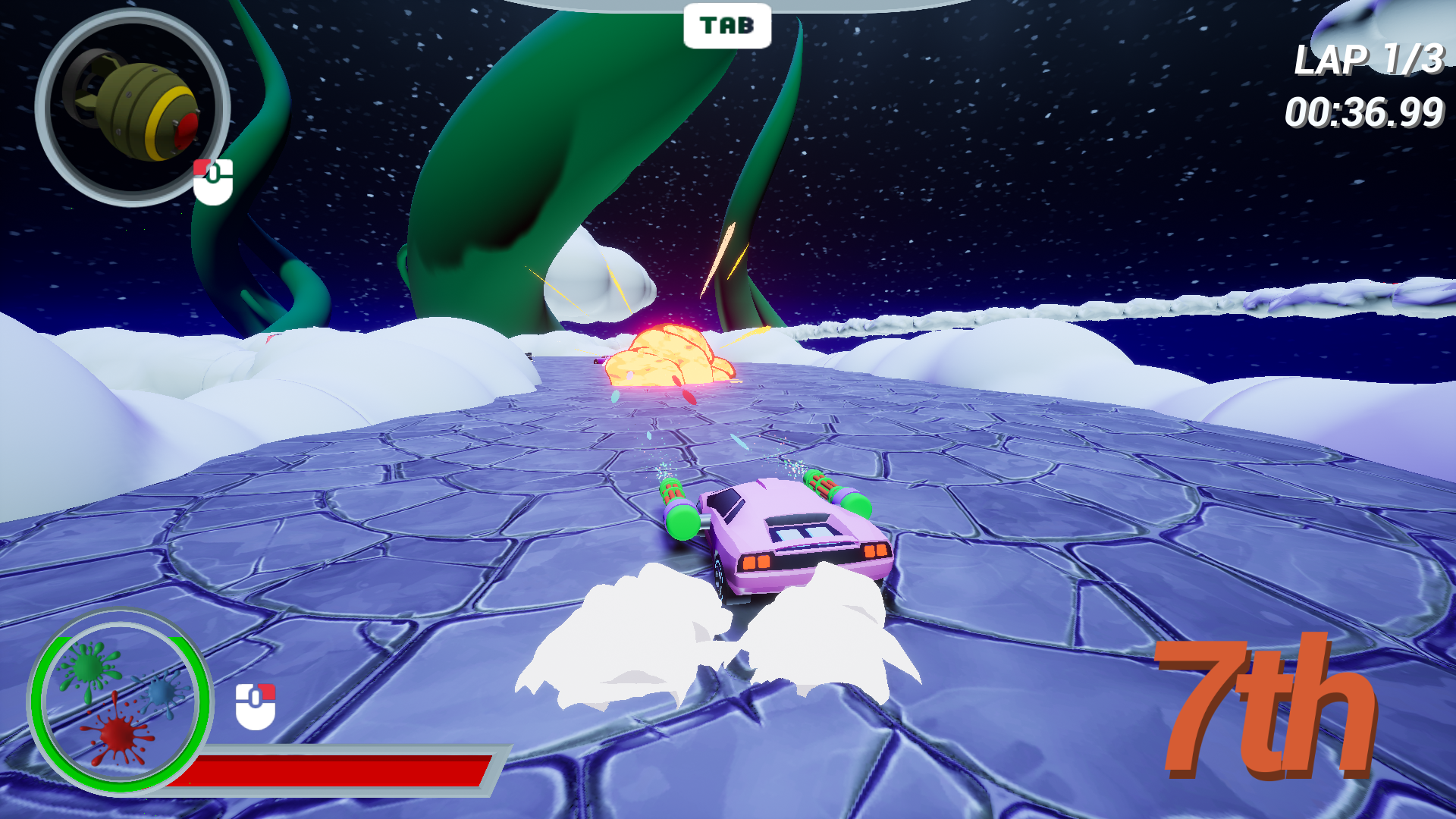Activate the paint splatter ability gauge
The height and width of the screenshot is (819, 1456).
point(120,701)
